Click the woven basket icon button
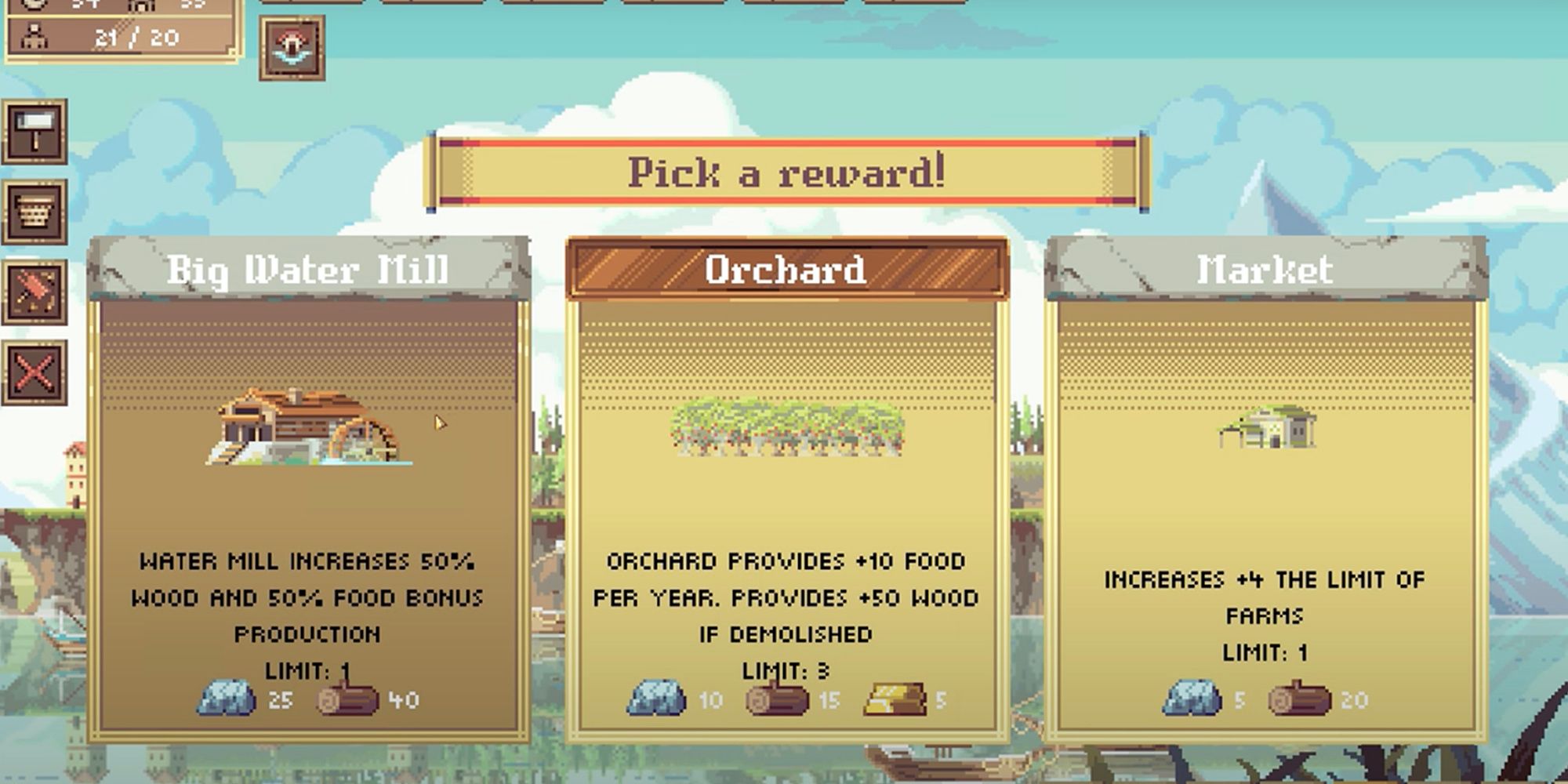 point(34,212)
